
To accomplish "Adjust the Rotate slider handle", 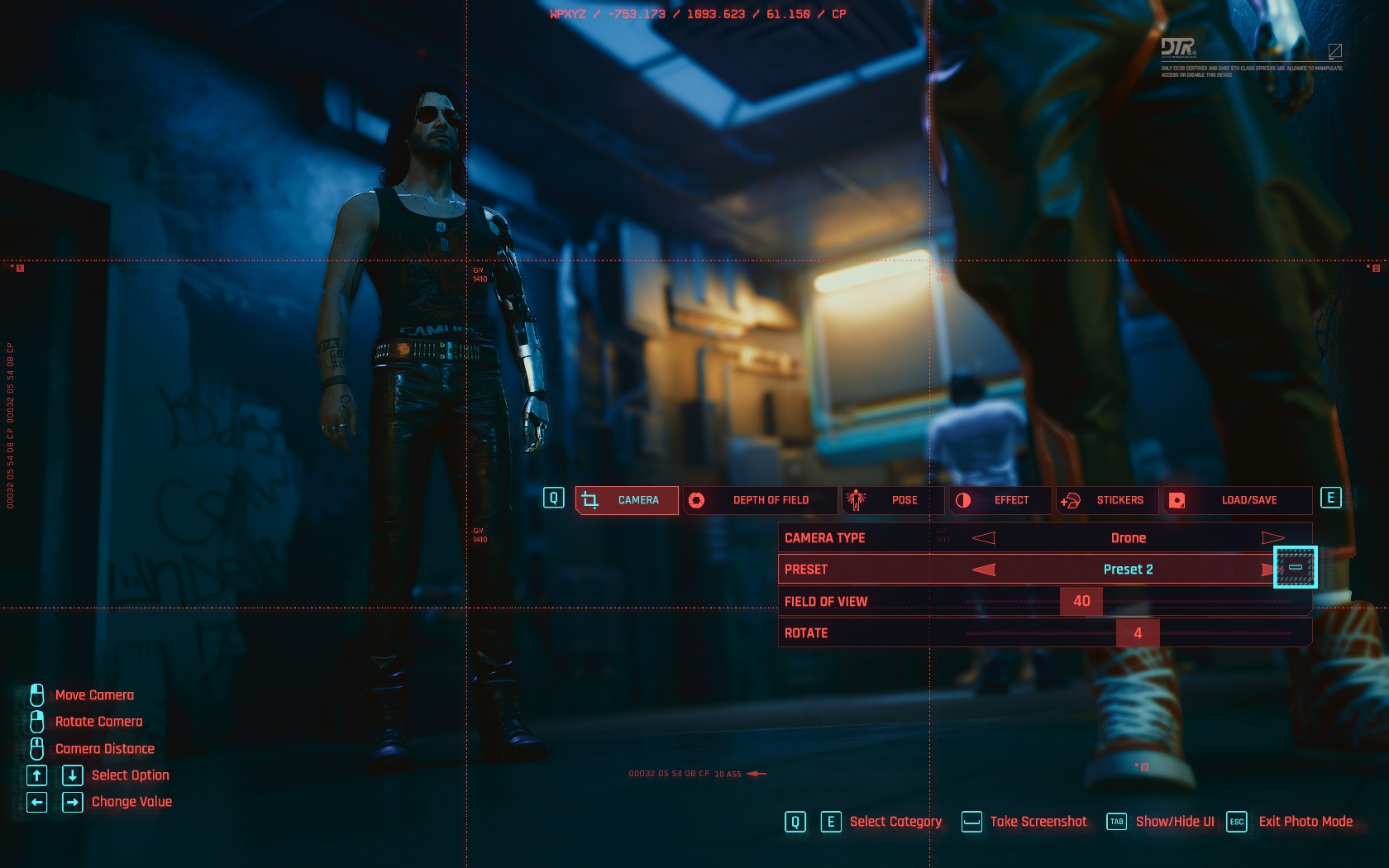I will point(1138,633).
